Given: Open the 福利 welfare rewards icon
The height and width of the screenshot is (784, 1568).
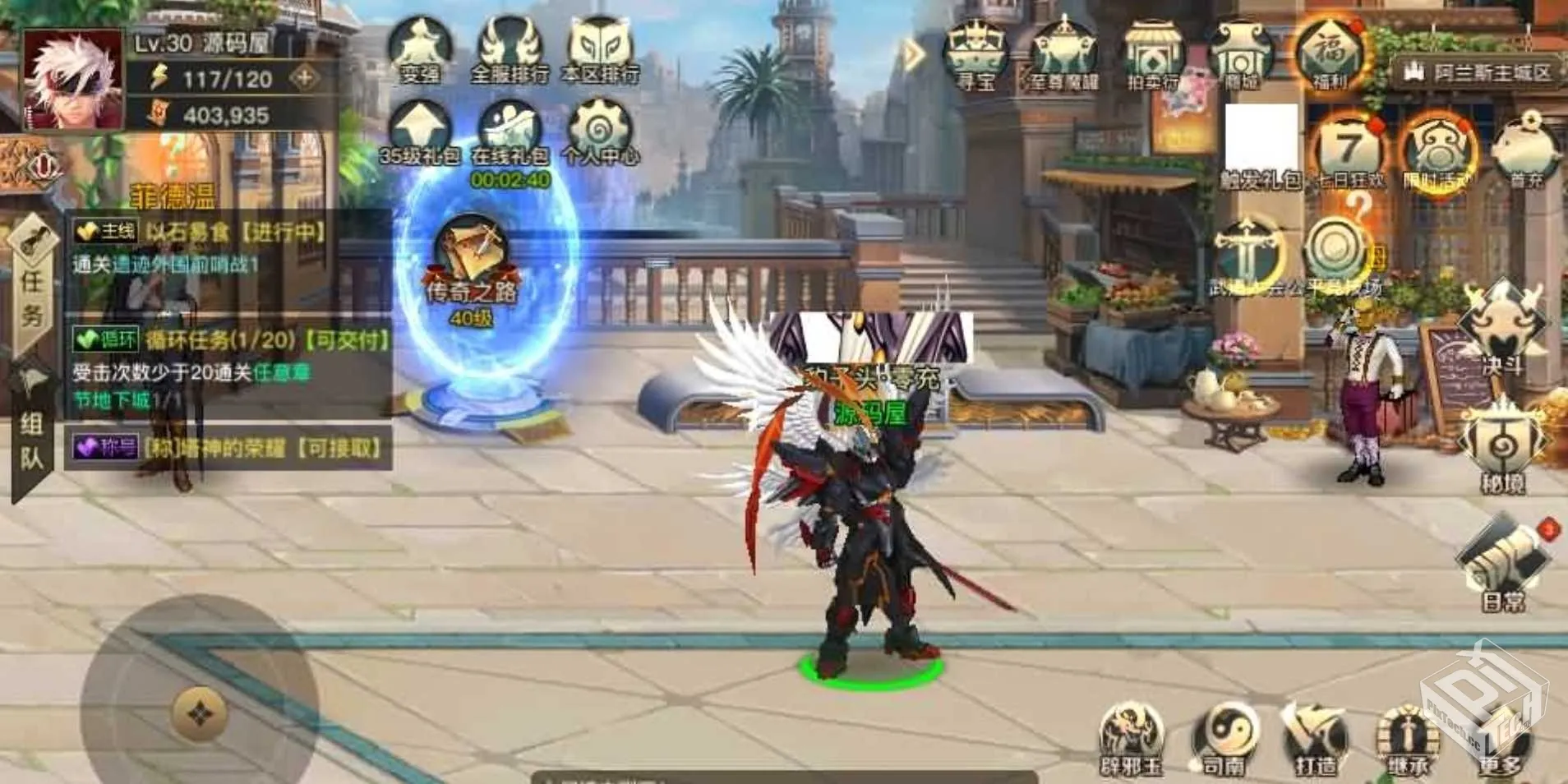Looking at the screenshot, I should (x=1329, y=54).
